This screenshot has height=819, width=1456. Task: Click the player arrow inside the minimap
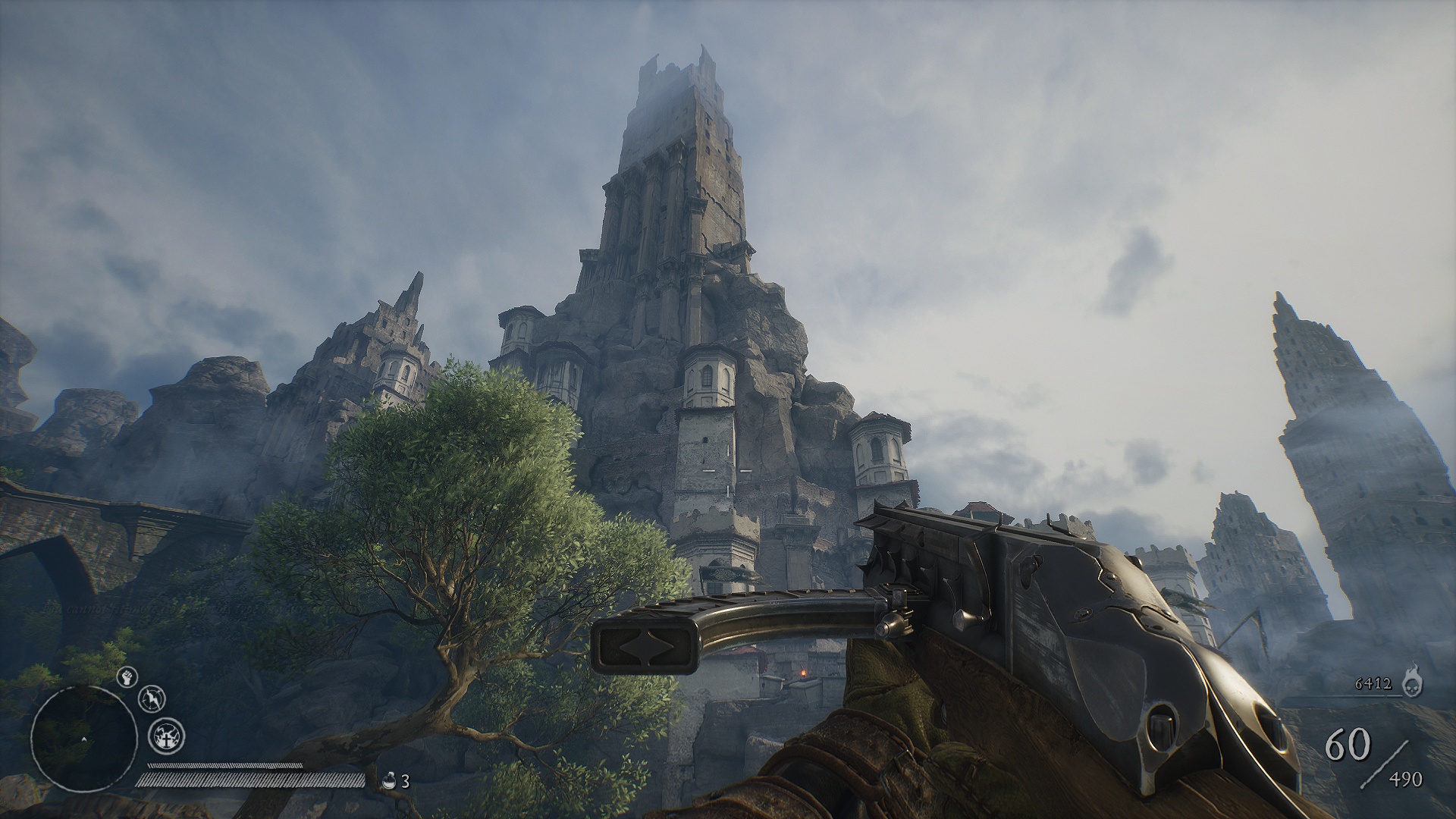83,739
